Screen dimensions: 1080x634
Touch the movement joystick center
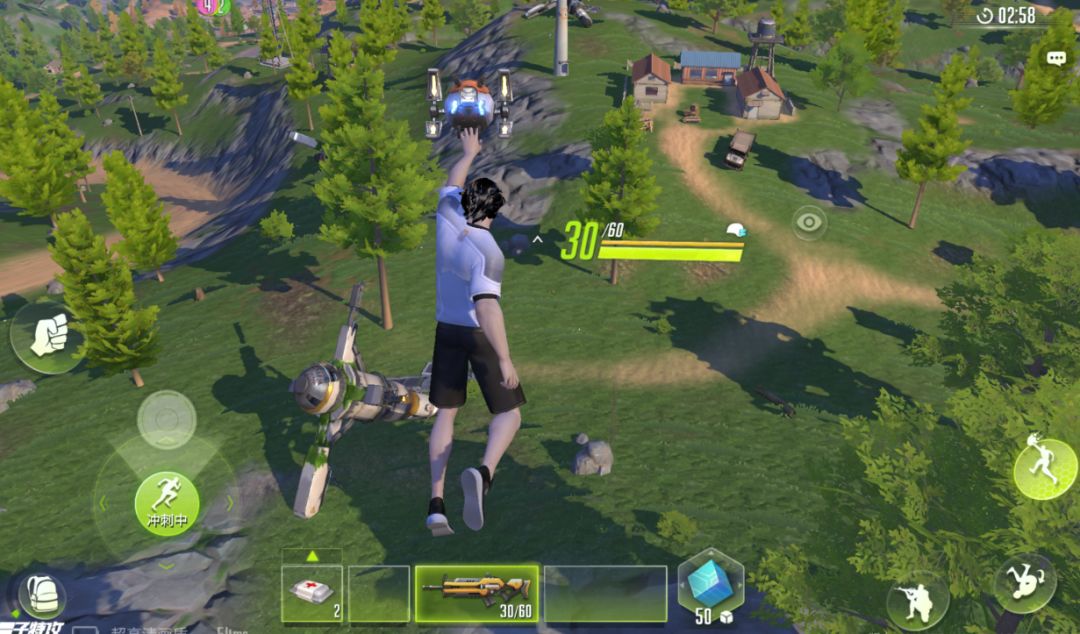coord(166,418)
